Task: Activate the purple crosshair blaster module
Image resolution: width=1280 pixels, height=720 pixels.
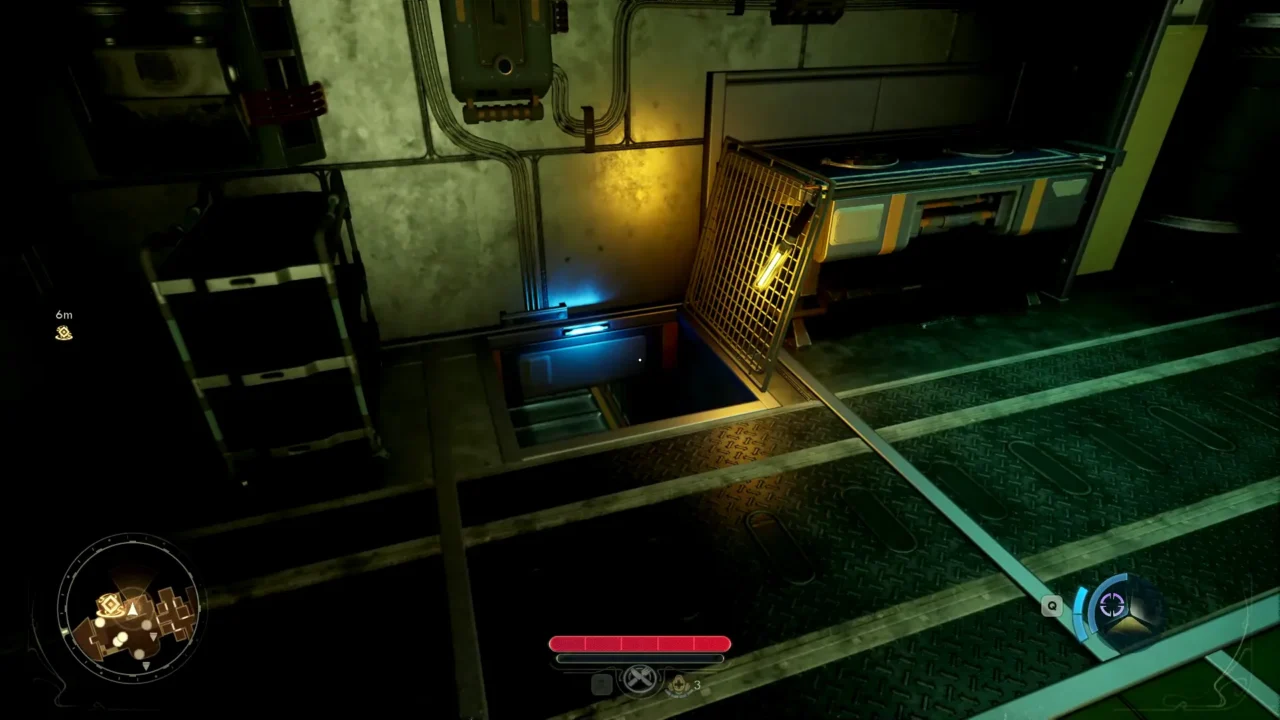Action: click(1112, 604)
